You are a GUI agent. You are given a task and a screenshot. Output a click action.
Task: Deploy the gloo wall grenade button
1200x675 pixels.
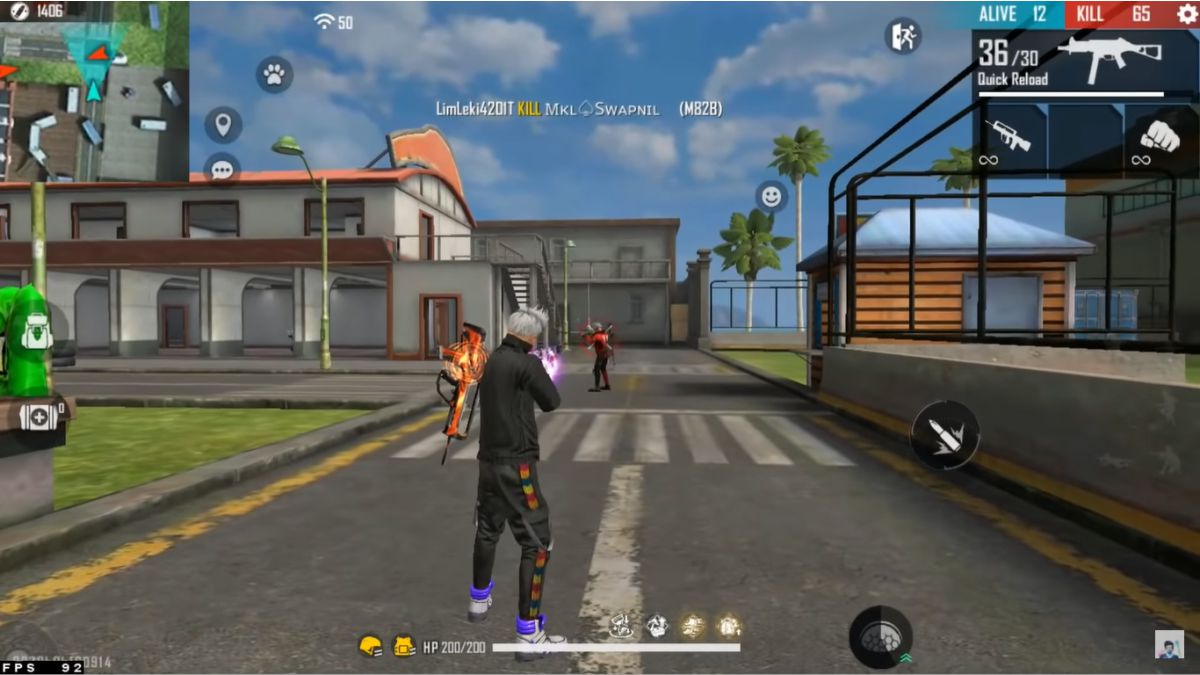coord(880,637)
